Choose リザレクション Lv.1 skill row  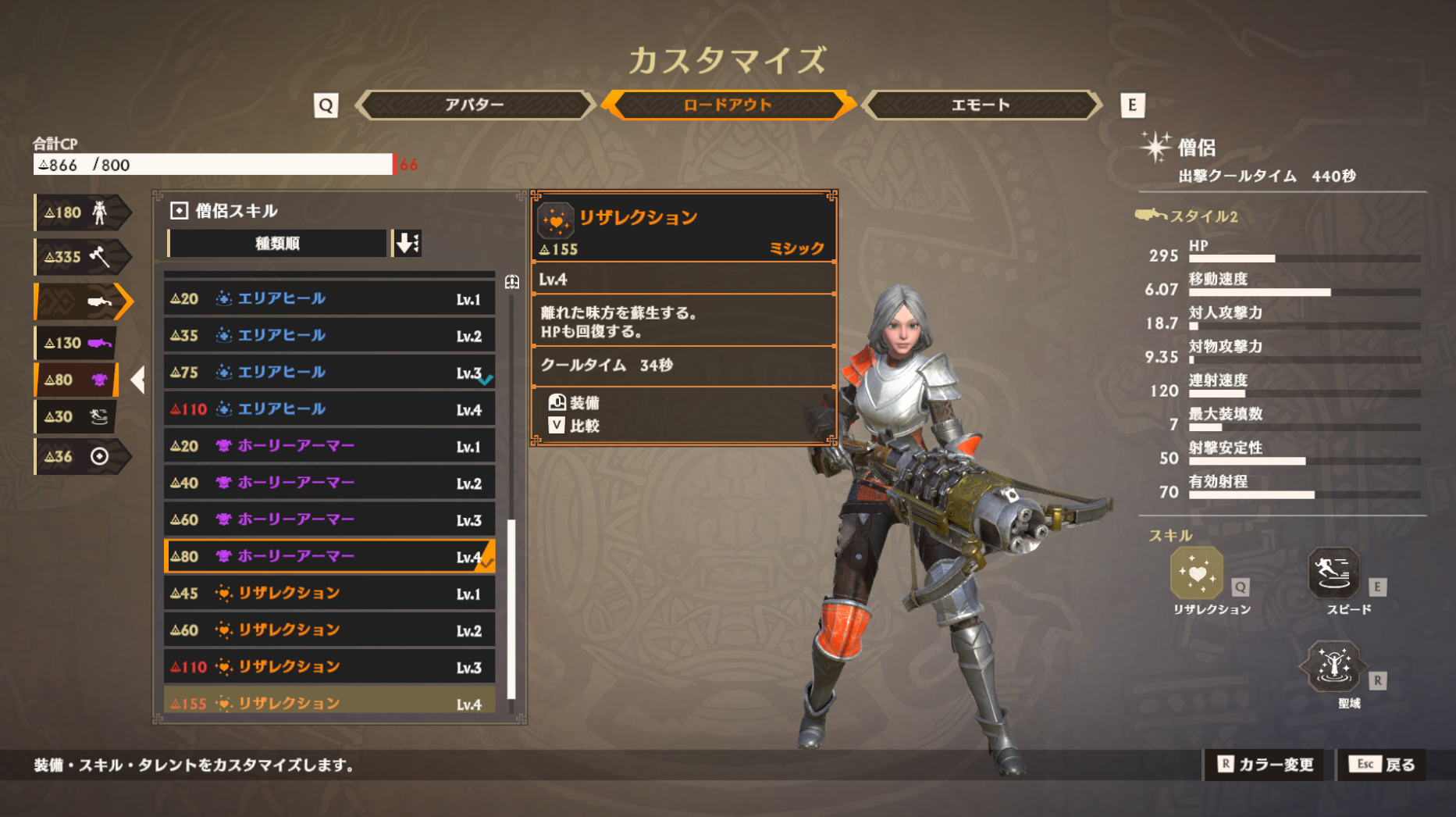pyautogui.click(x=329, y=594)
